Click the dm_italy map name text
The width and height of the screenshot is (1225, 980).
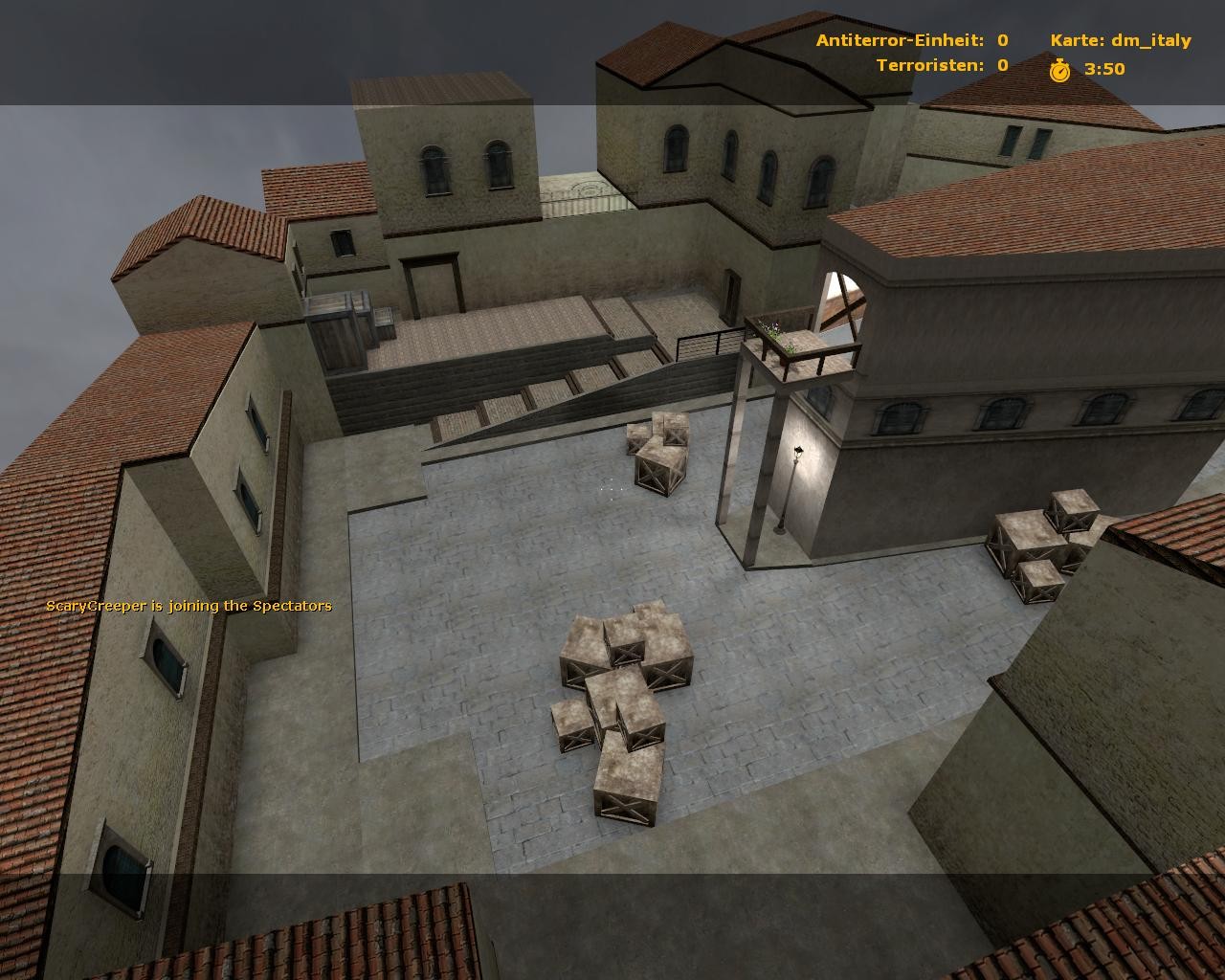[x=1151, y=40]
